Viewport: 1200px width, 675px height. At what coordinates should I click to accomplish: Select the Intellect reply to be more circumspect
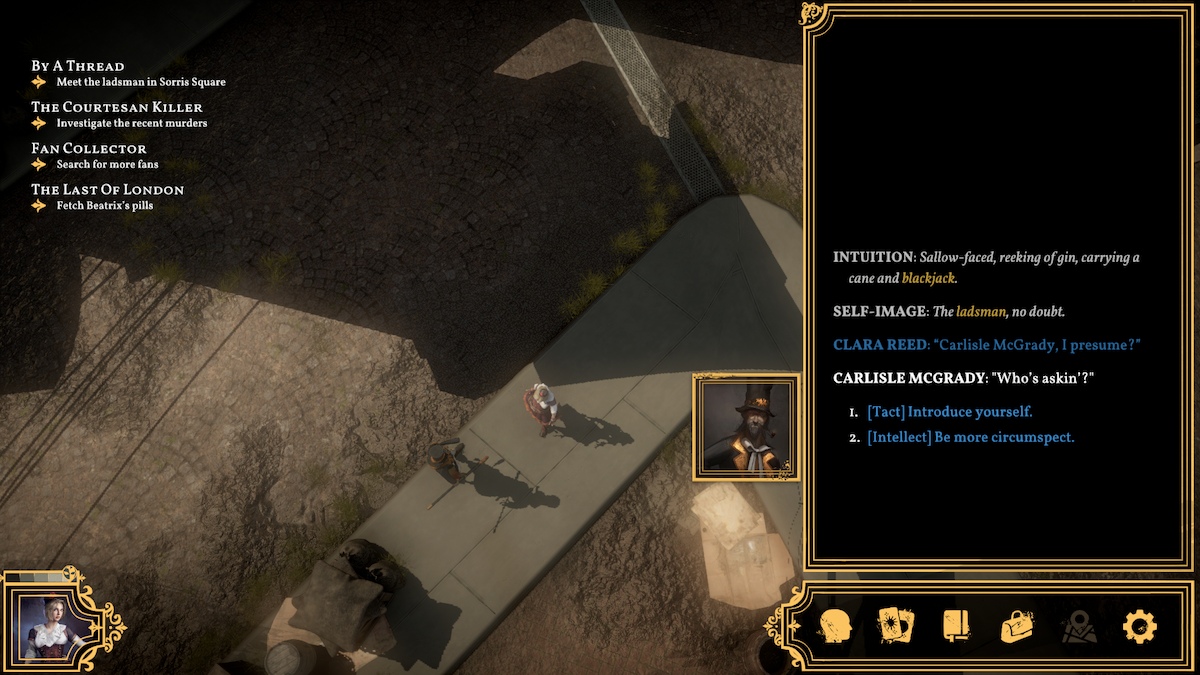970,437
